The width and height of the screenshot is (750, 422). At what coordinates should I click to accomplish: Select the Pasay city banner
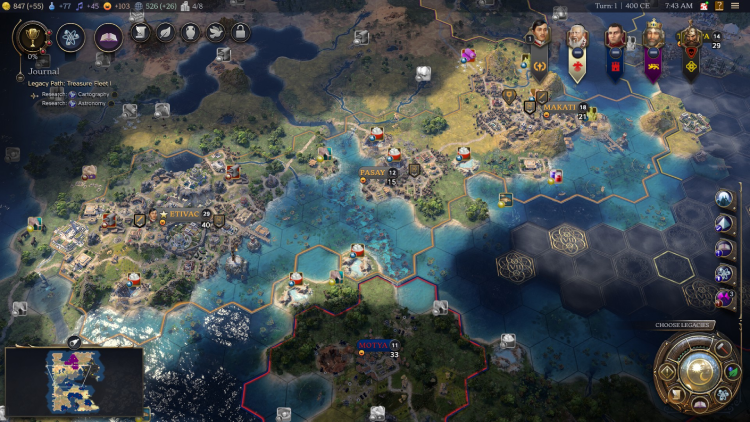tap(373, 172)
